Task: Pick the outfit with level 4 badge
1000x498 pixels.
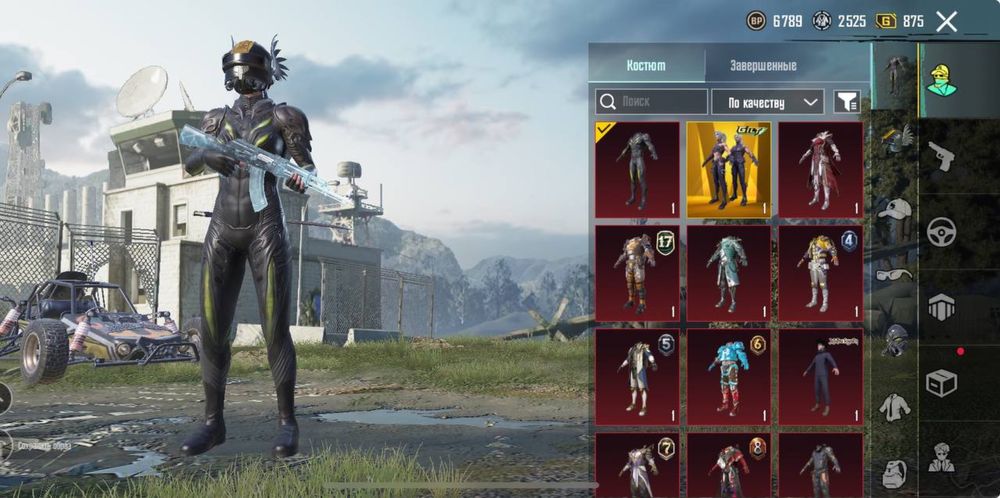Action: [x=820, y=272]
